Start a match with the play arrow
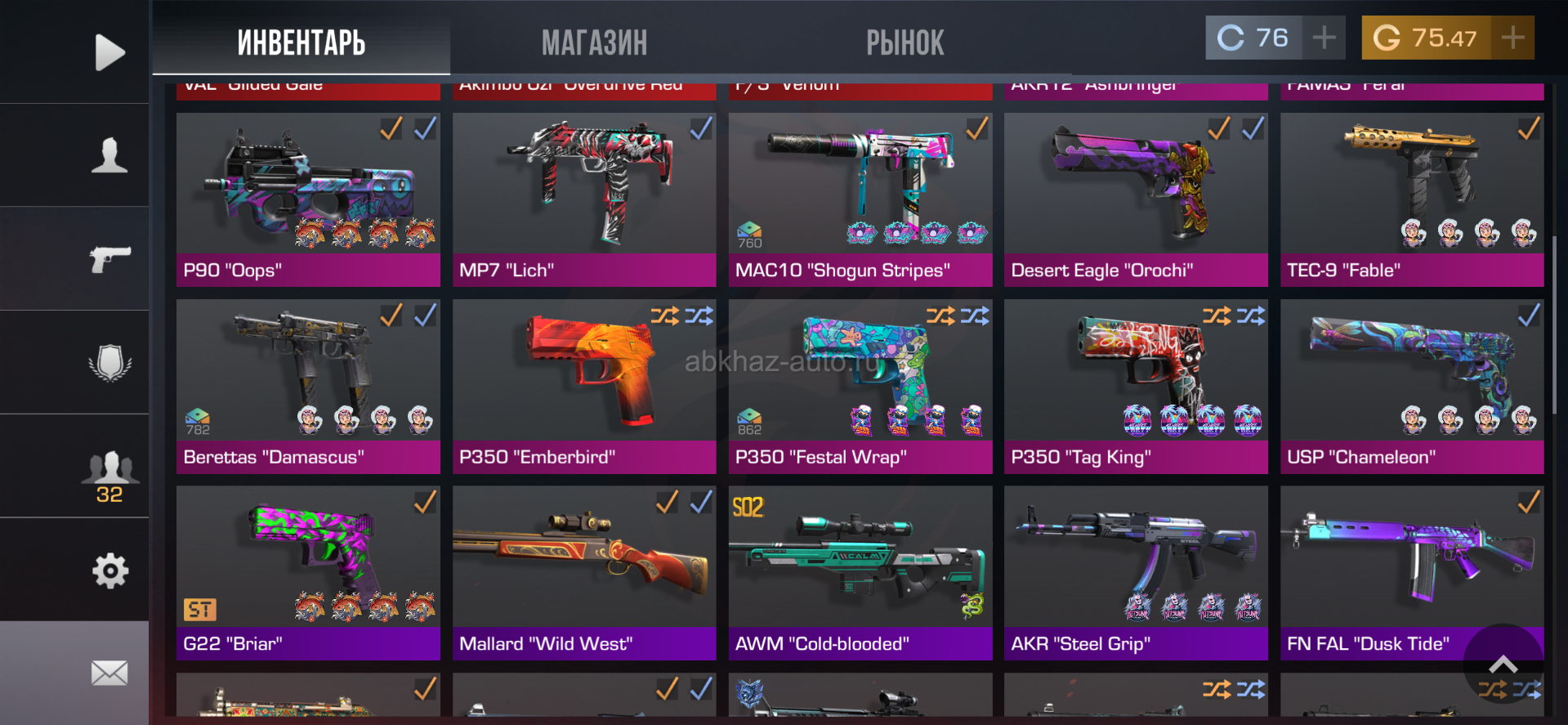The height and width of the screenshot is (725, 1568). click(x=109, y=52)
